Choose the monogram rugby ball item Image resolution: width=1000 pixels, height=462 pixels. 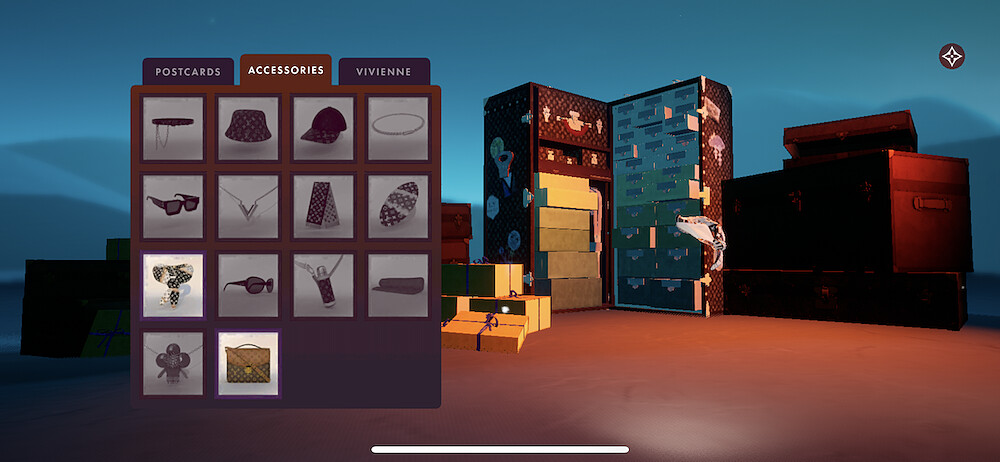(x=398, y=206)
